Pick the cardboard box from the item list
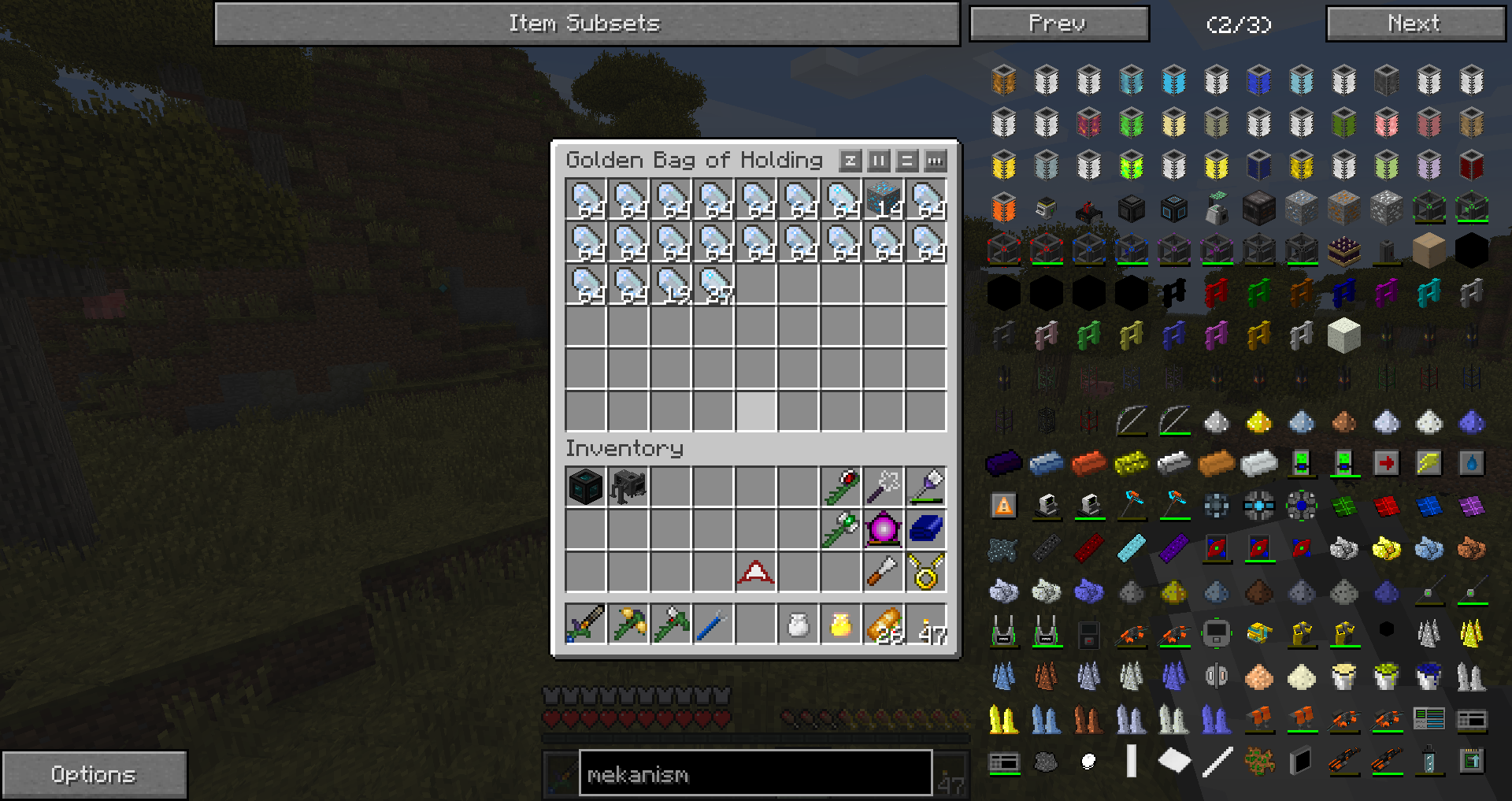 pos(1429,251)
